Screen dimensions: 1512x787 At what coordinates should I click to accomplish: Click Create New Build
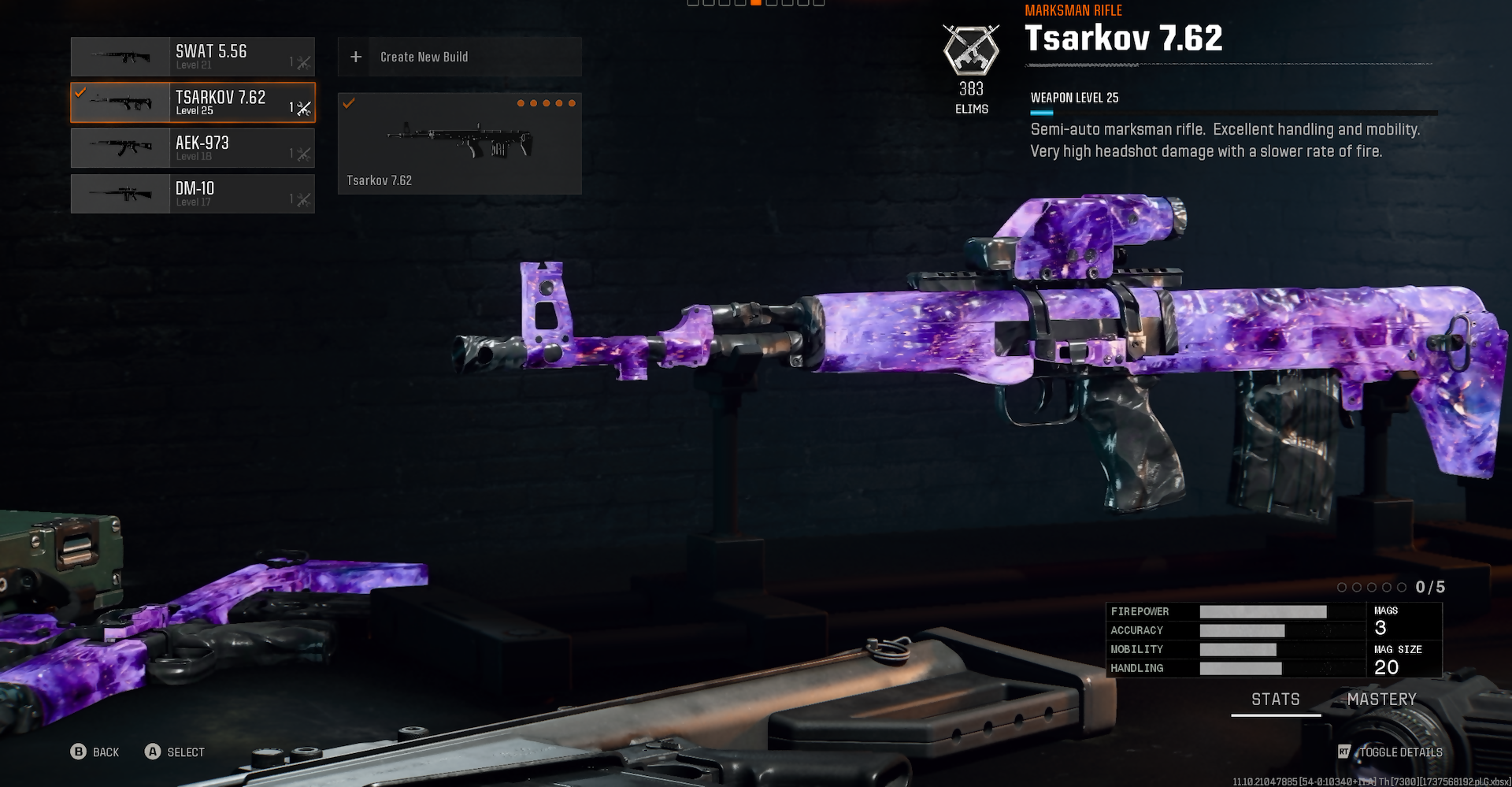[459, 57]
